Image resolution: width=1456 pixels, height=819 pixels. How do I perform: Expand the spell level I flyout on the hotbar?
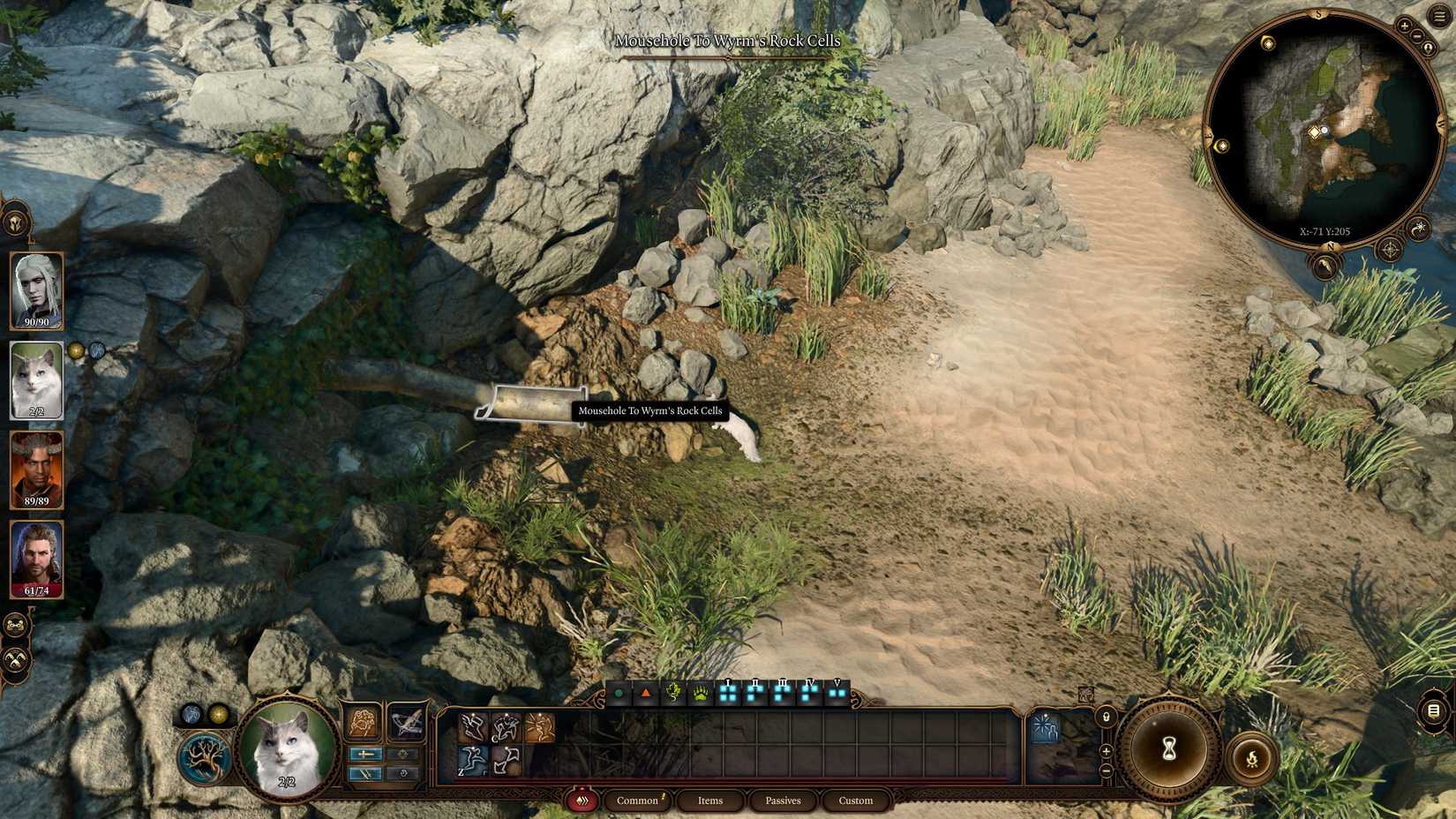click(727, 692)
